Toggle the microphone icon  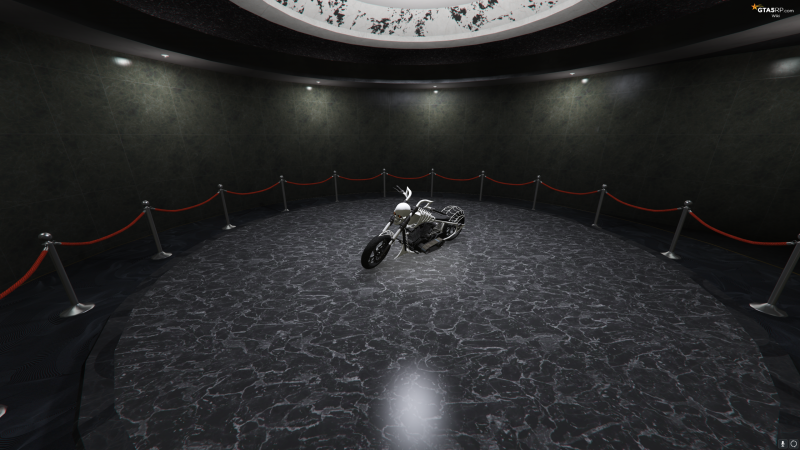(x=781, y=441)
